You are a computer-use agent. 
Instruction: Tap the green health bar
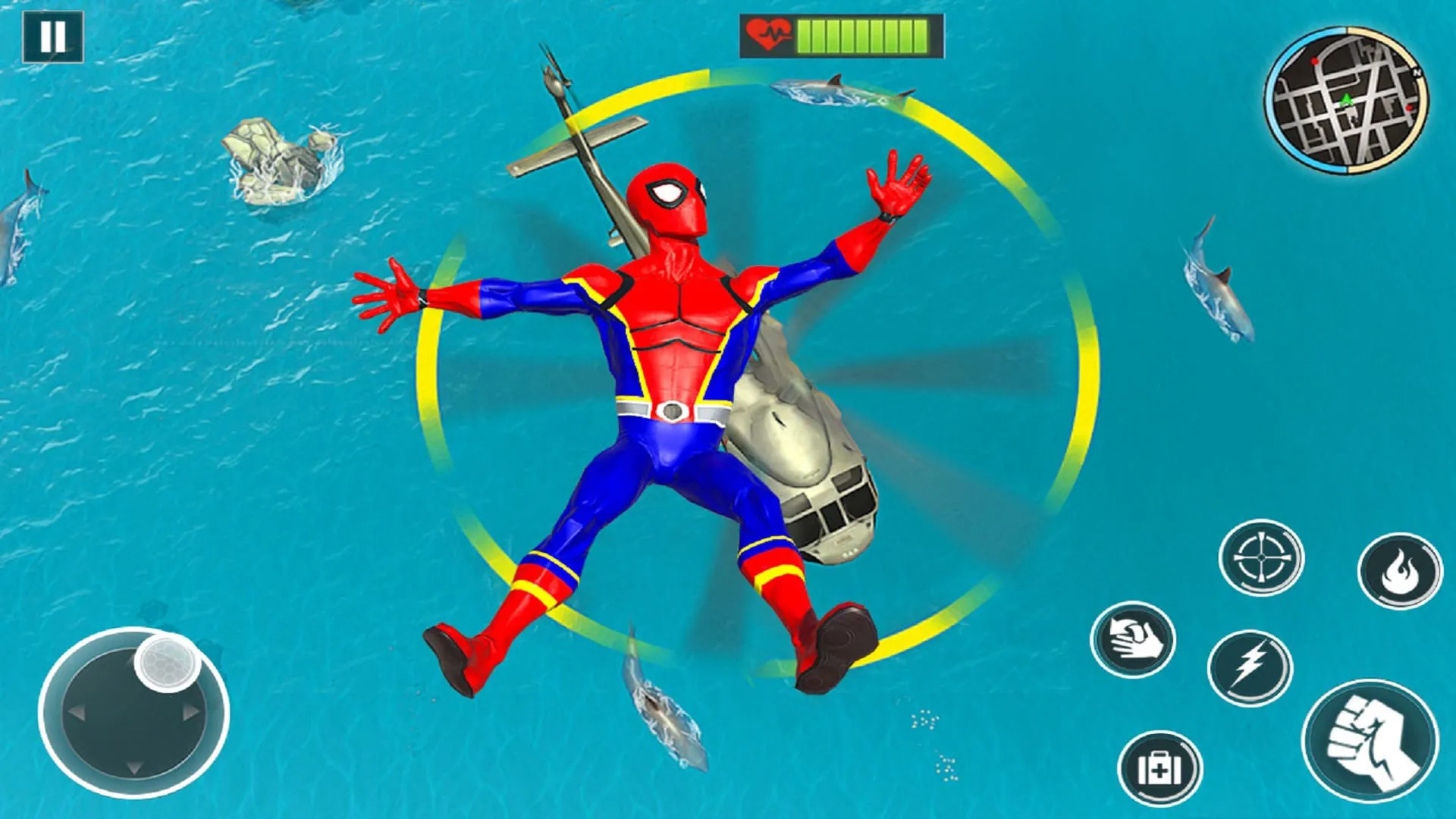coord(864,33)
